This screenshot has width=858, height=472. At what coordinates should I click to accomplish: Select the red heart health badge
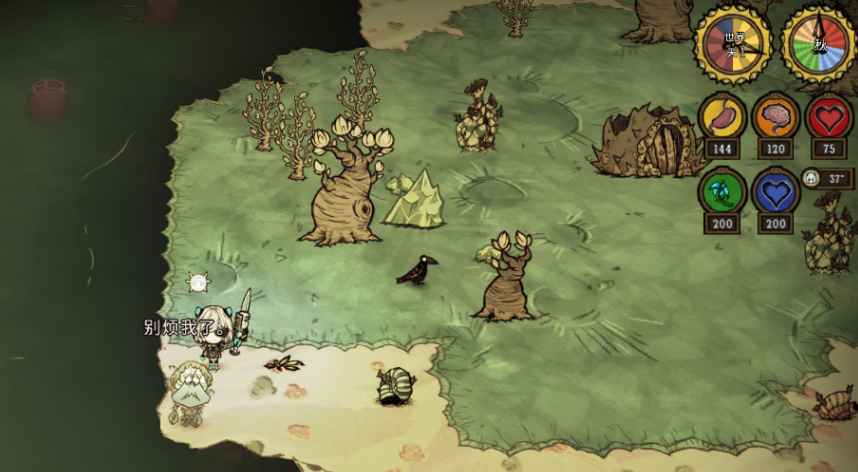[829, 115]
